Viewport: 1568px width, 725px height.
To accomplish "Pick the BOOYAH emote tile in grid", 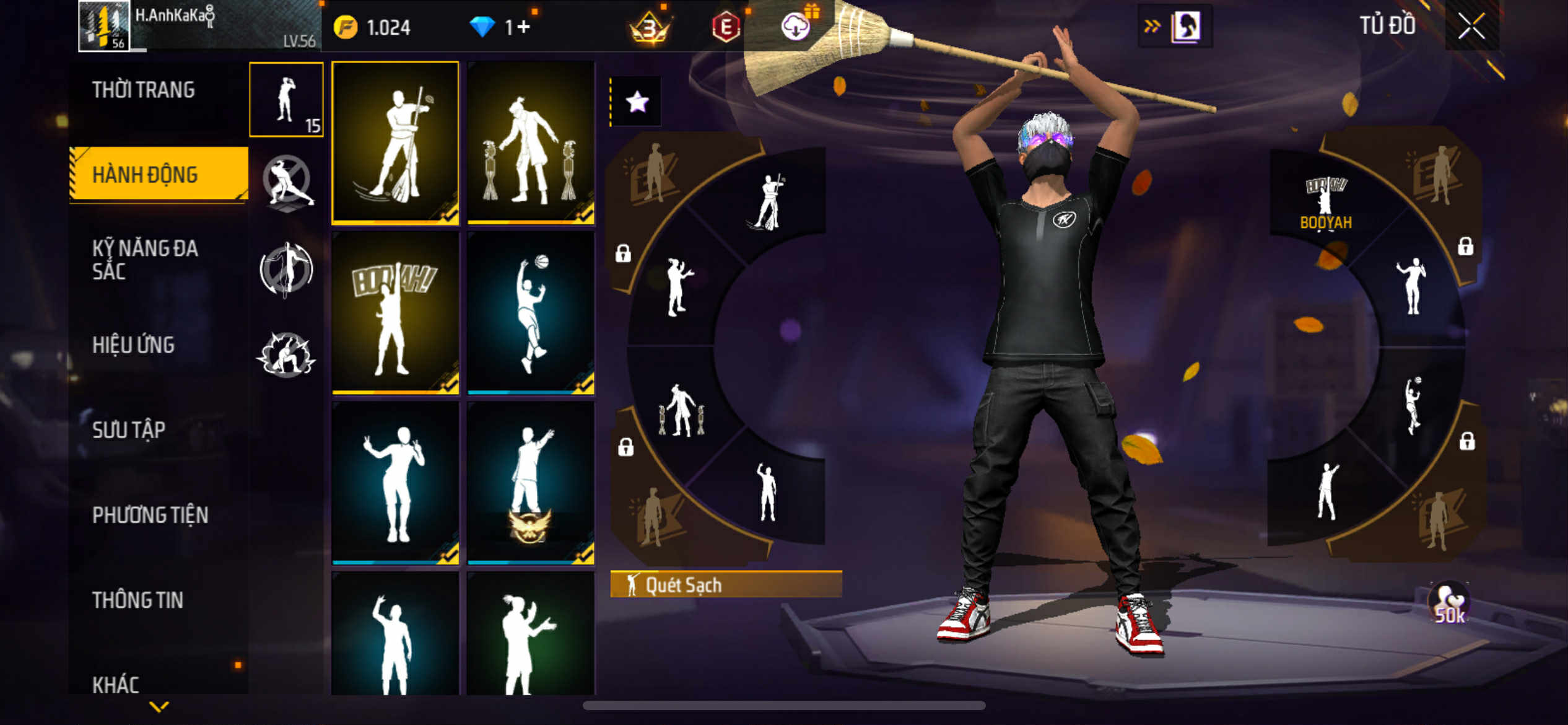I will (x=396, y=313).
